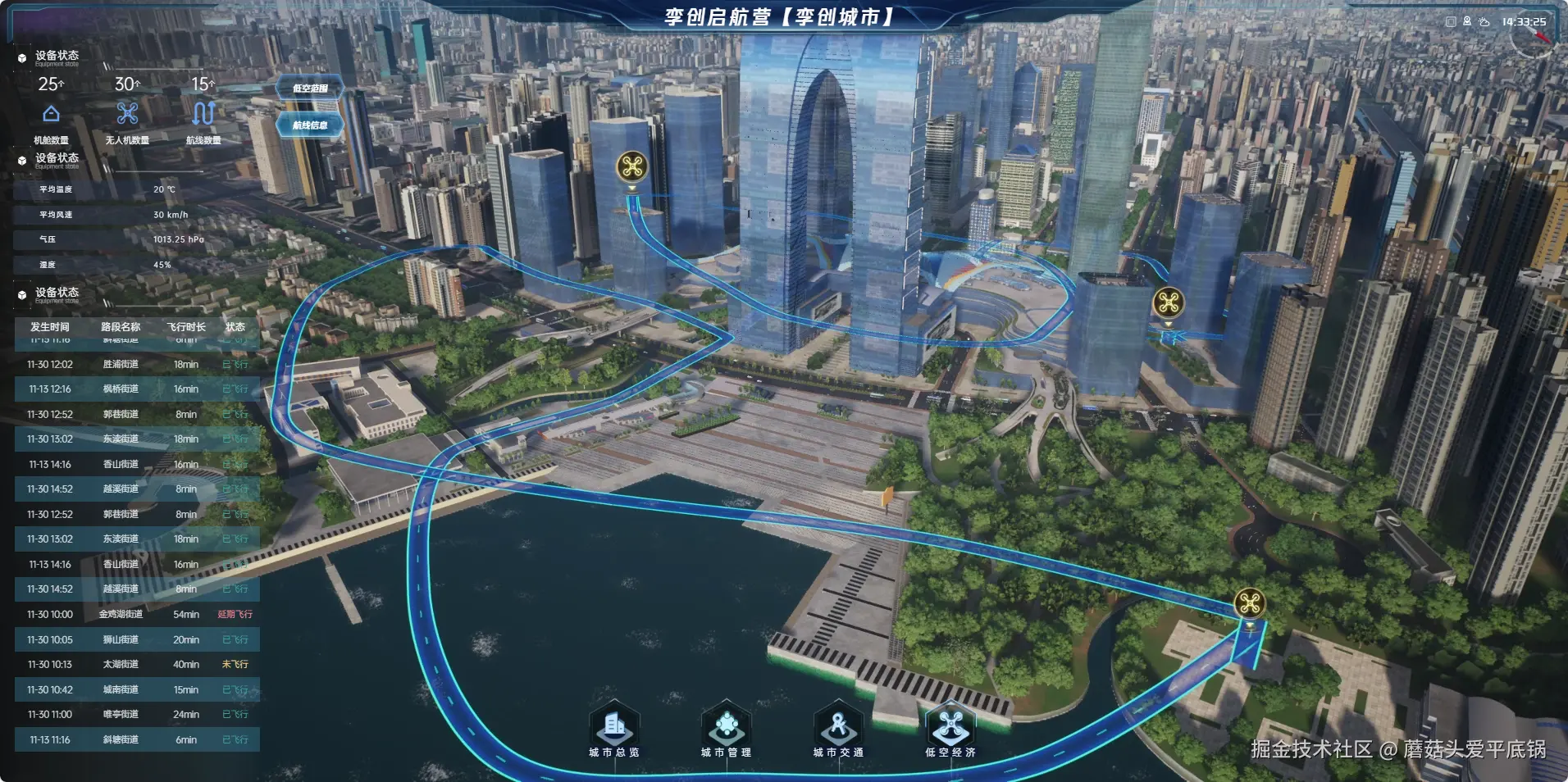This screenshot has height=782, width=1568.
Task: Open the location pin icon beside the clock
Action: [1467, 22]
